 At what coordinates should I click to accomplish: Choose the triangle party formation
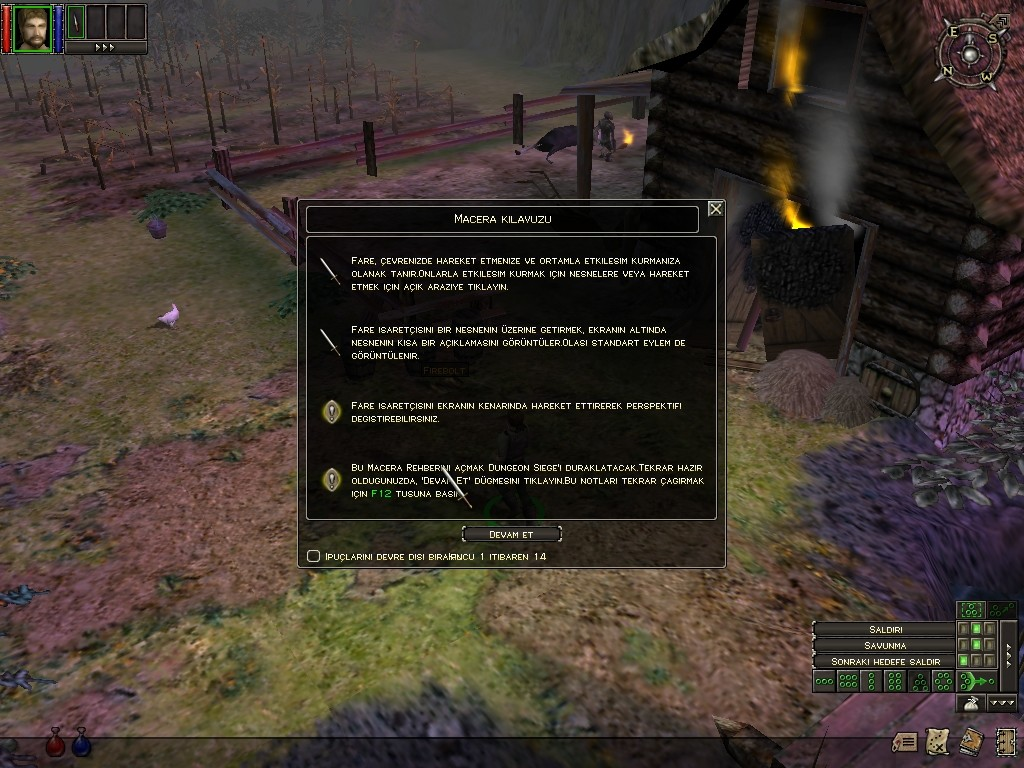tap(919, 681)
